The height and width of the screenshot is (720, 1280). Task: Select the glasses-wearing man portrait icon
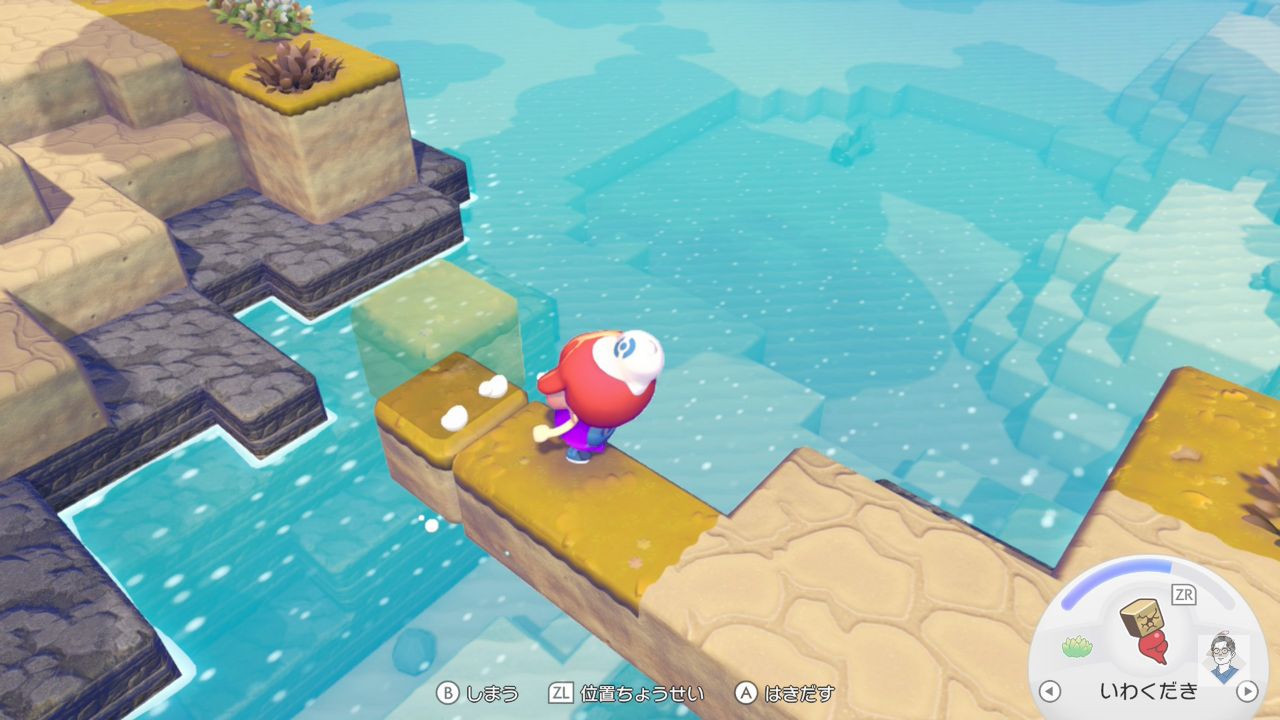click(x=1220, y=655)
